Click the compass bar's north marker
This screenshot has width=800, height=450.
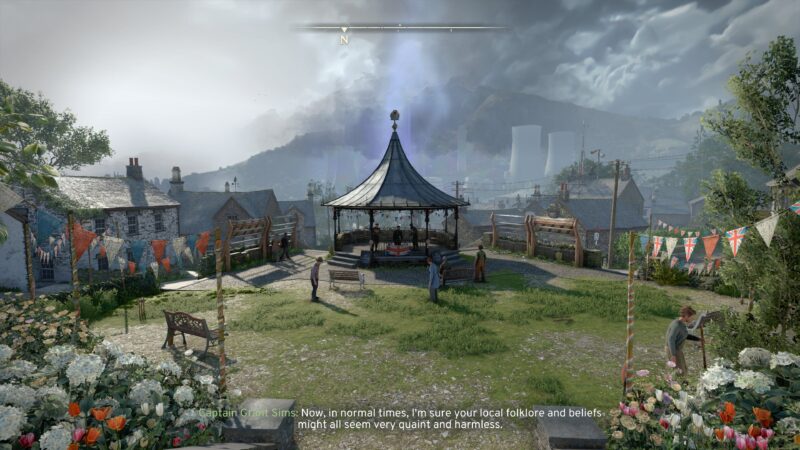(x=344, y=39)
